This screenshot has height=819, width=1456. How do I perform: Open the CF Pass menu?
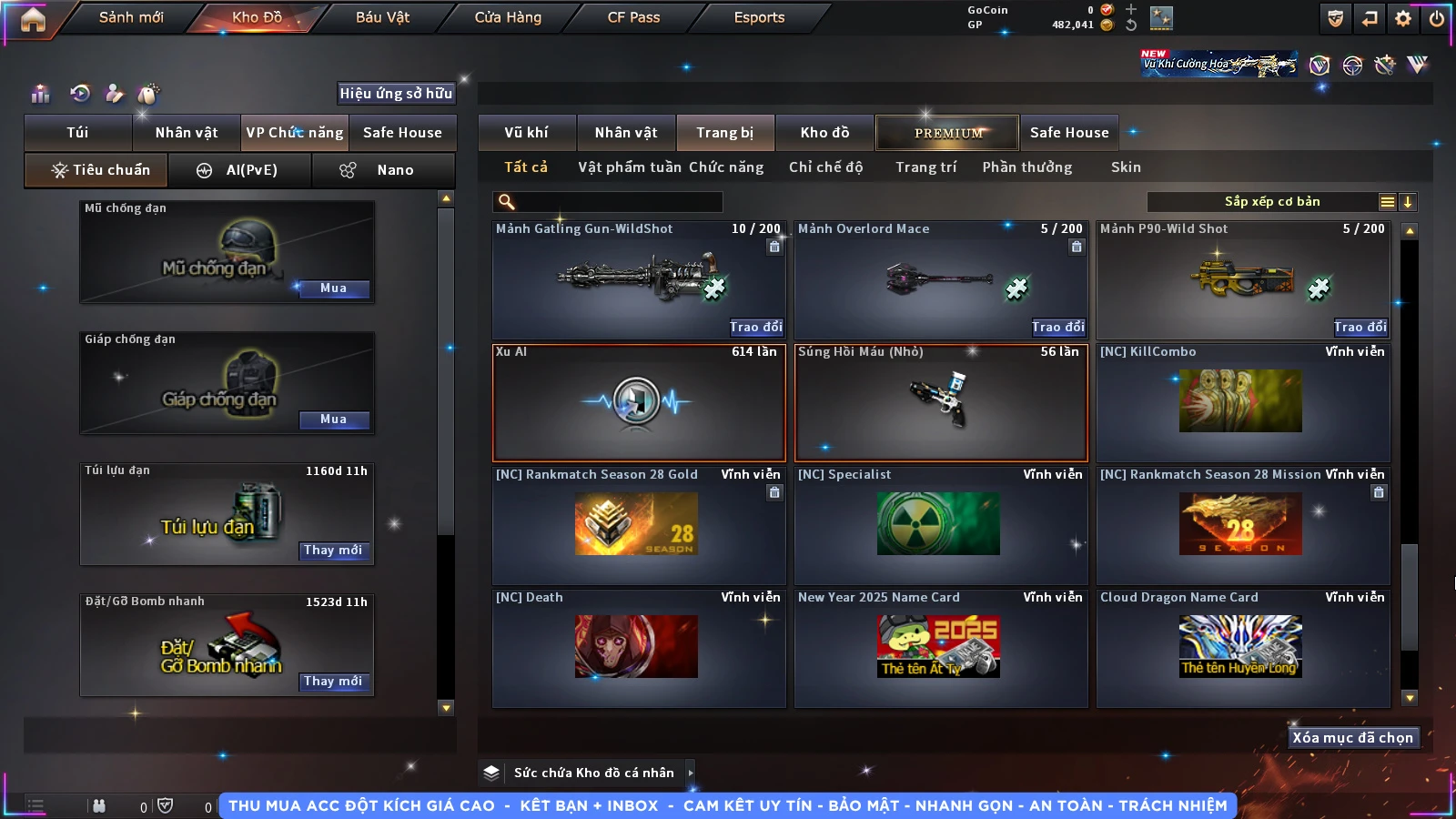point(633,17)
